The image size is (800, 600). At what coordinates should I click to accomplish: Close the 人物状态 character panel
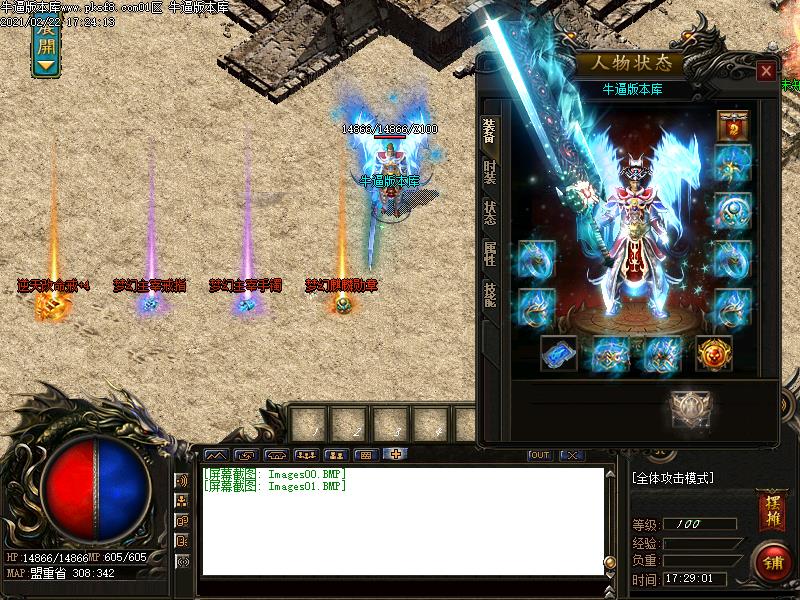[766, 71]
